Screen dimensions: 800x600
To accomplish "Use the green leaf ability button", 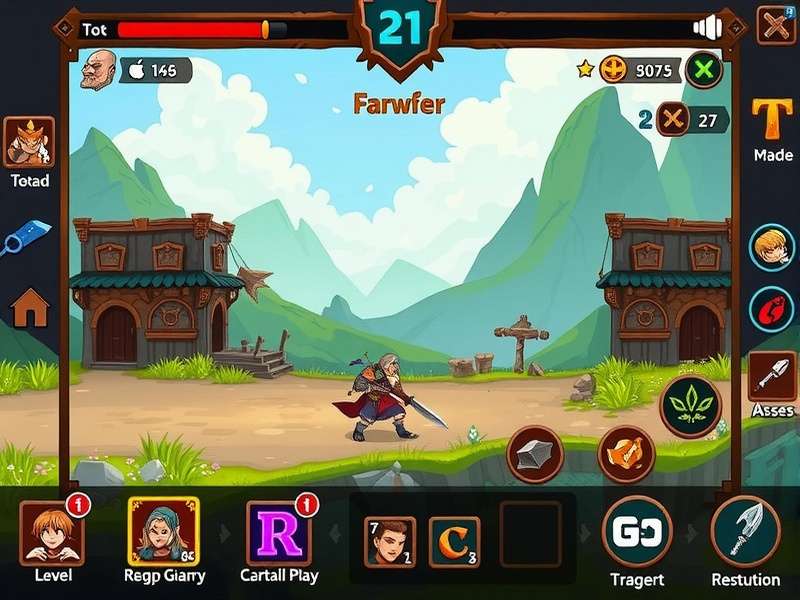I will tap(689, 408).
